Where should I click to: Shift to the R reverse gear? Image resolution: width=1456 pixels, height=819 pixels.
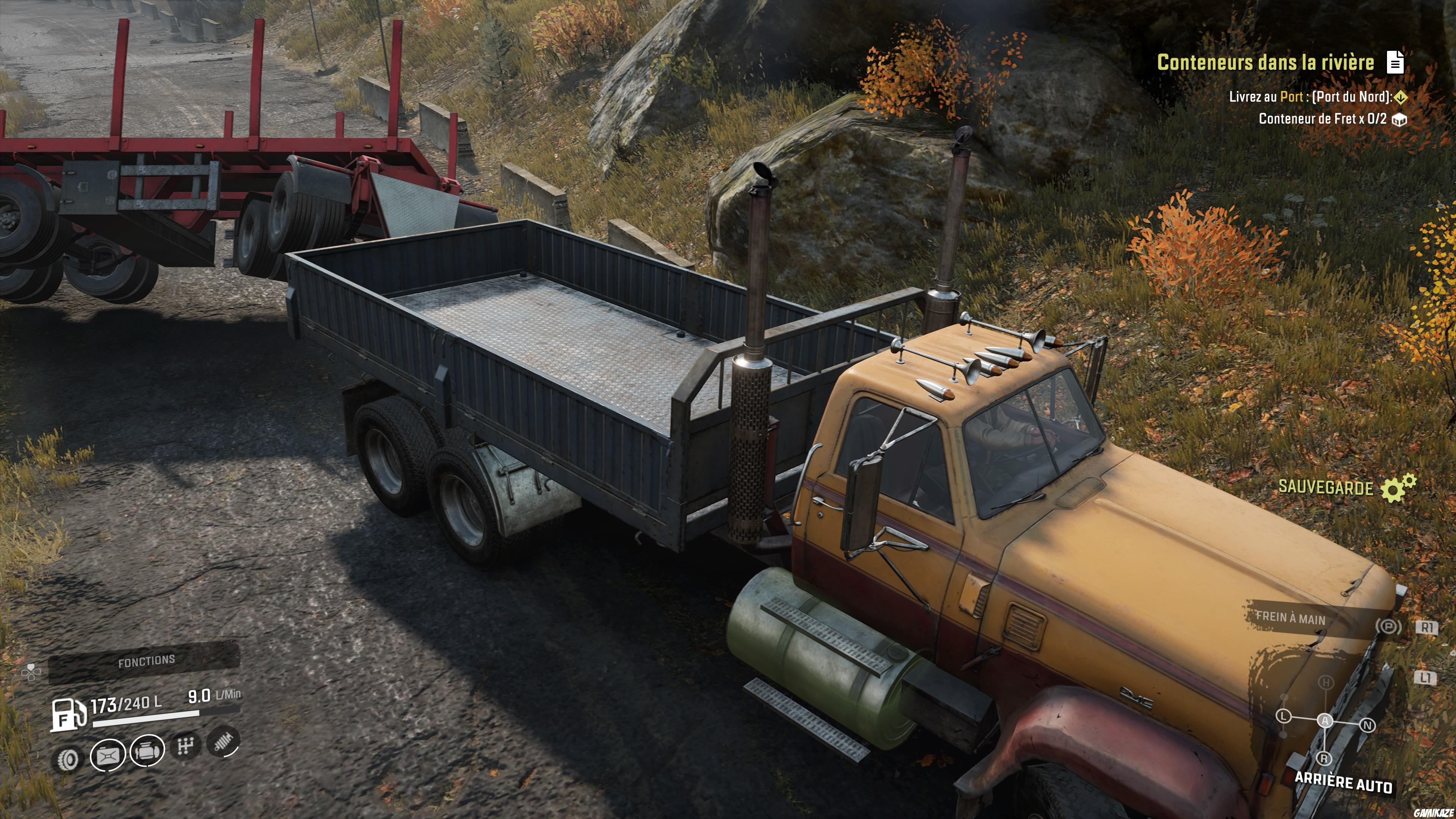point(1324,758)
